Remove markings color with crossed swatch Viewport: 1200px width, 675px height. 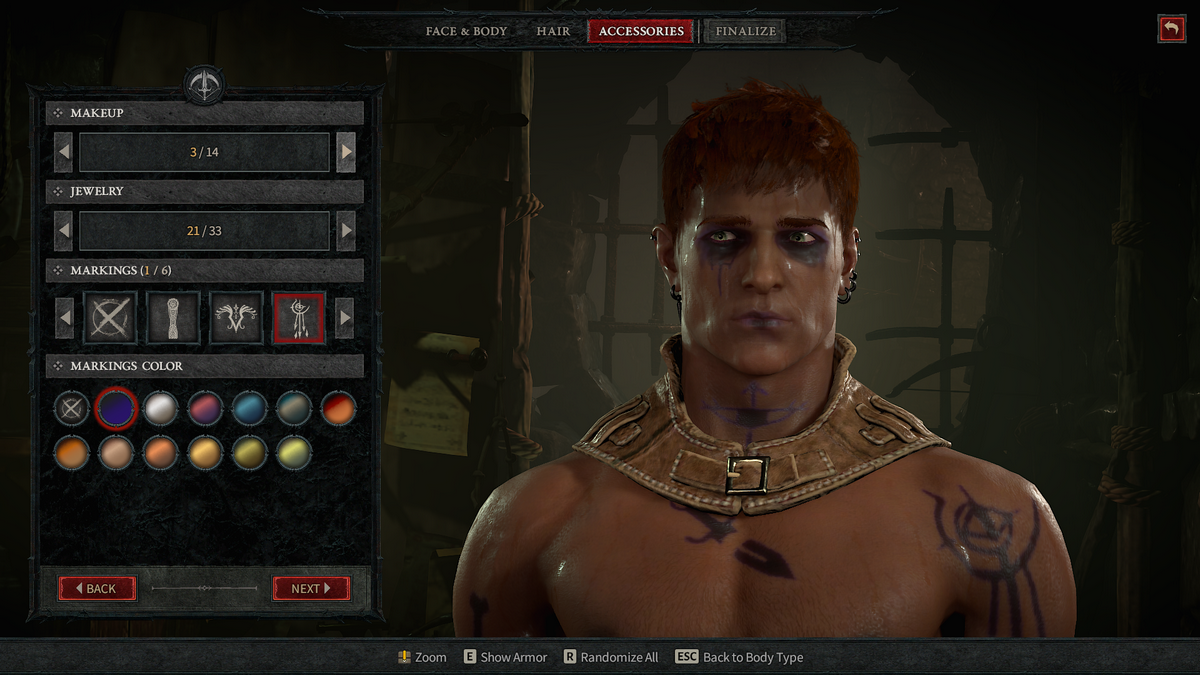71,408
